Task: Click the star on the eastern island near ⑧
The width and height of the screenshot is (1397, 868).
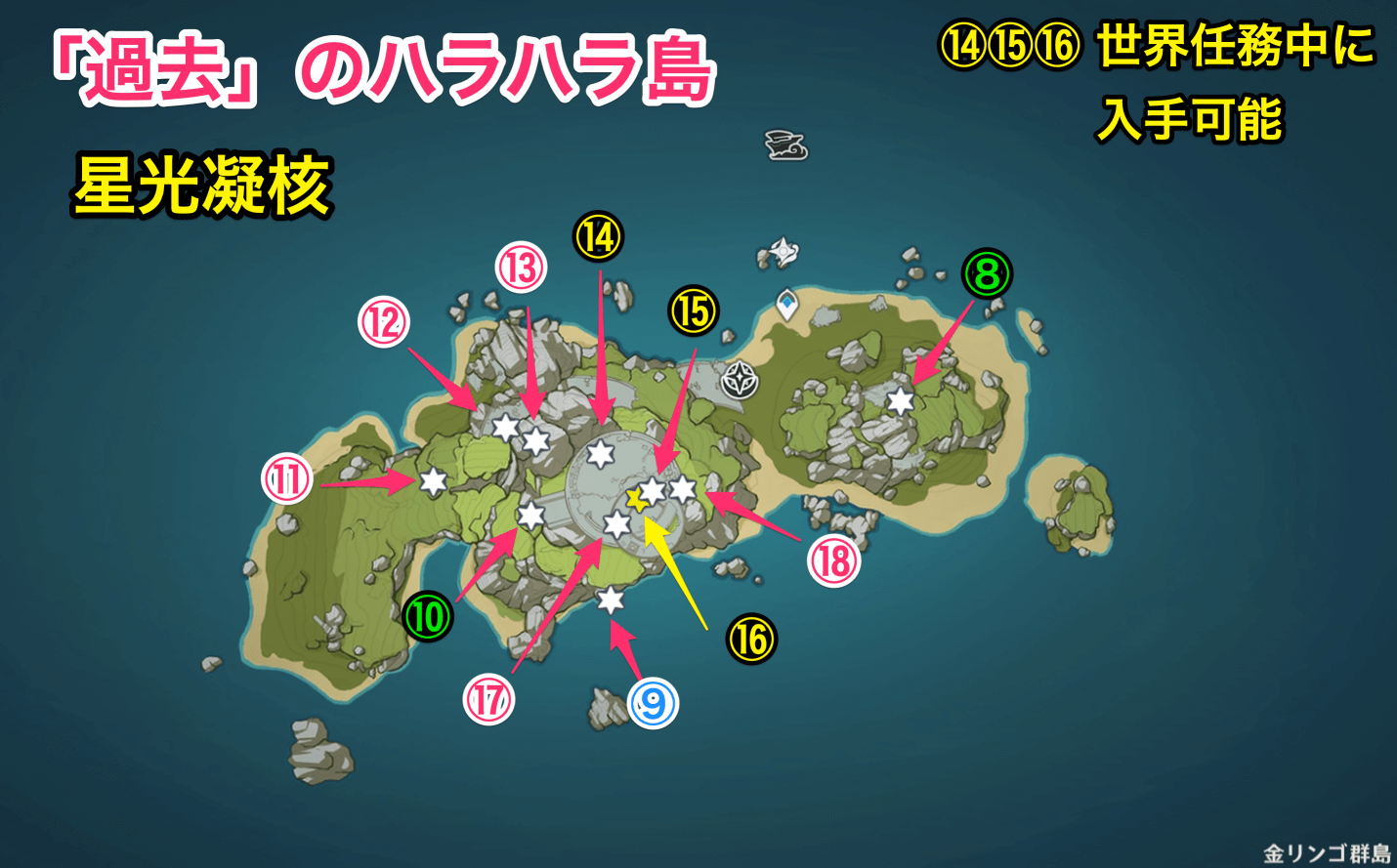Action: pos(899,399)
